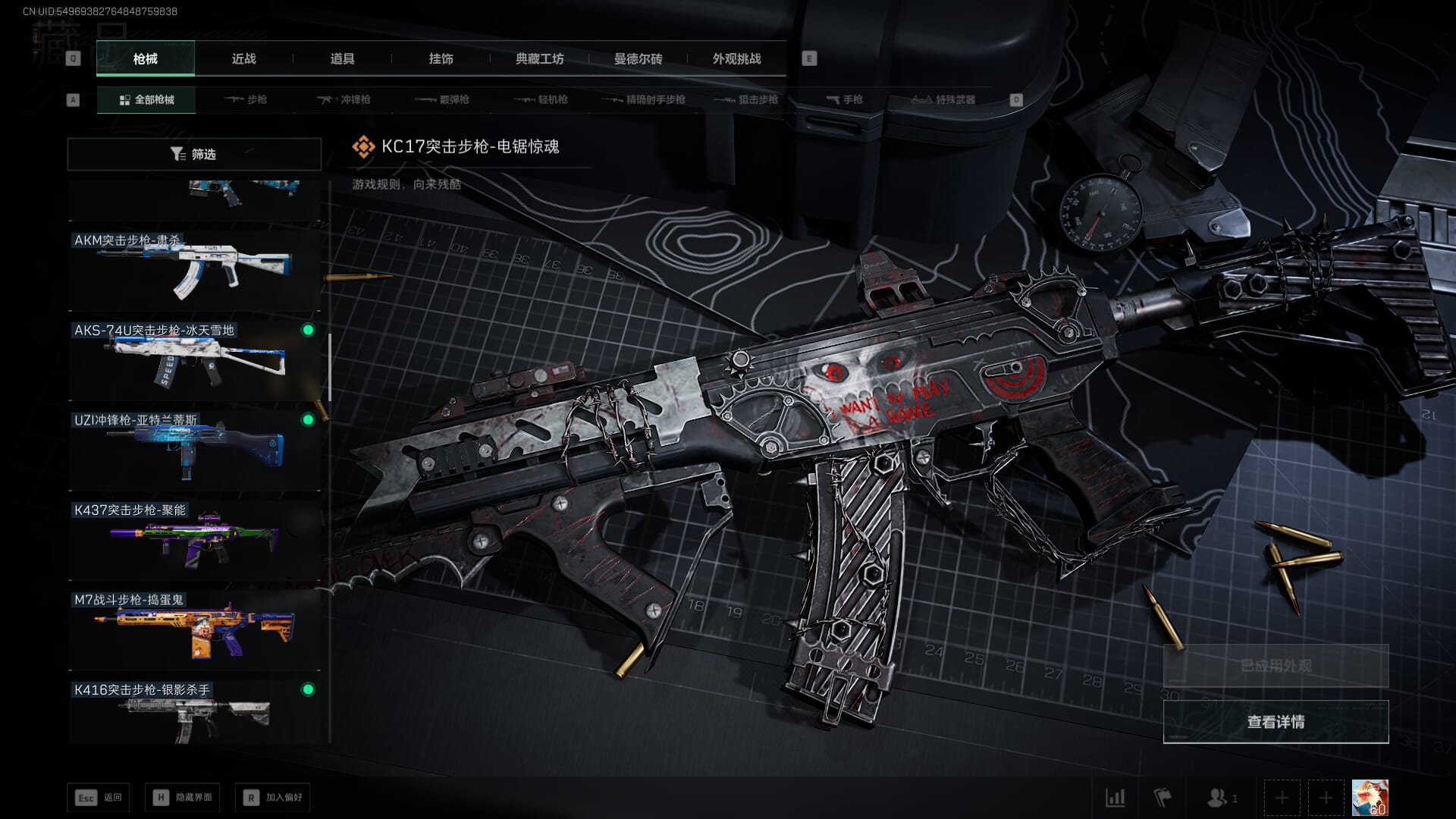Open the flag icon in bottom bar
This screenshot has width=1456, height=819.
pos(1162,798)
